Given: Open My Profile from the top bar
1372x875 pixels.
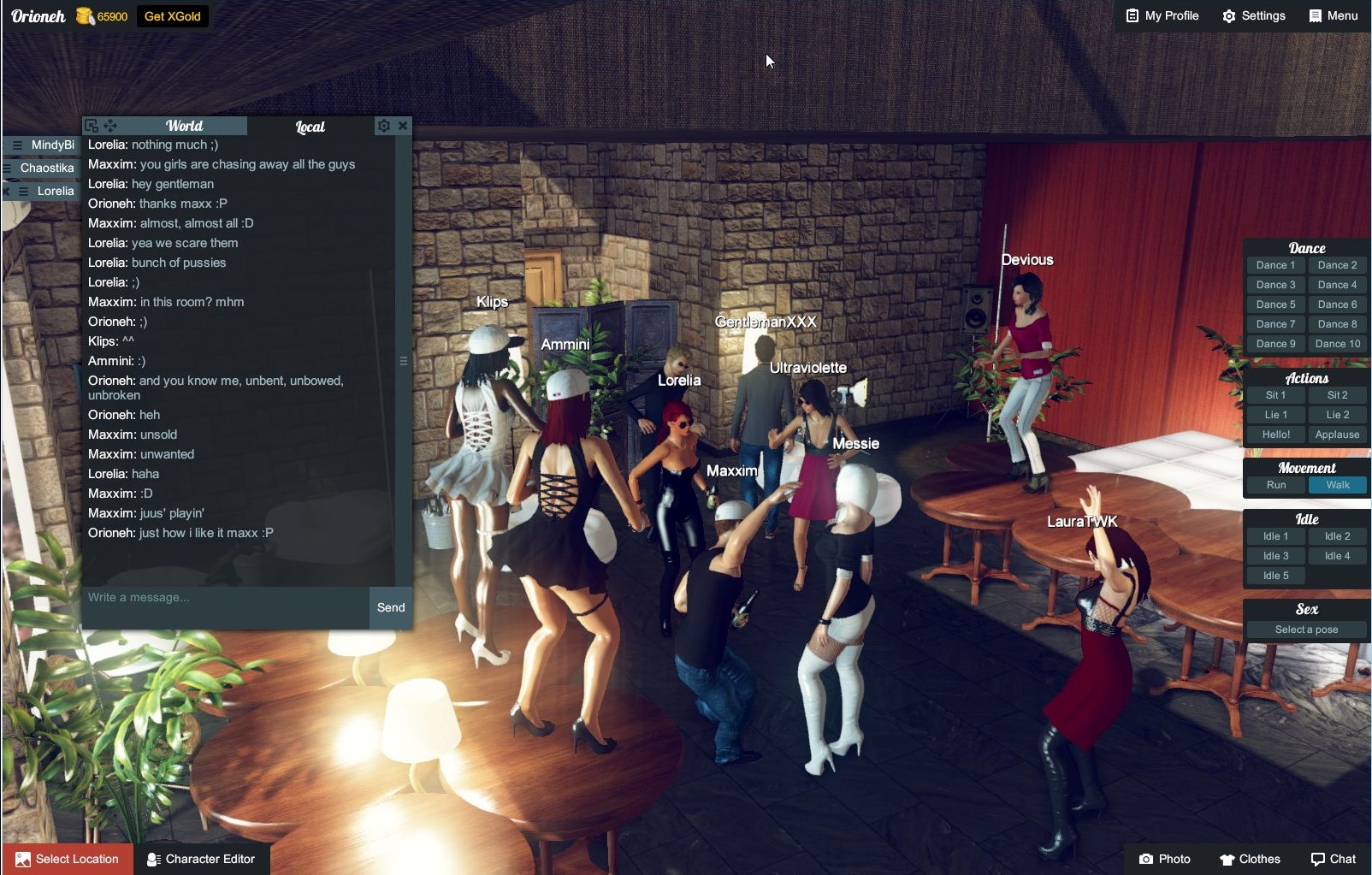Looking at the screenshot, I should pyautogui.click(x=1161, y=15).
